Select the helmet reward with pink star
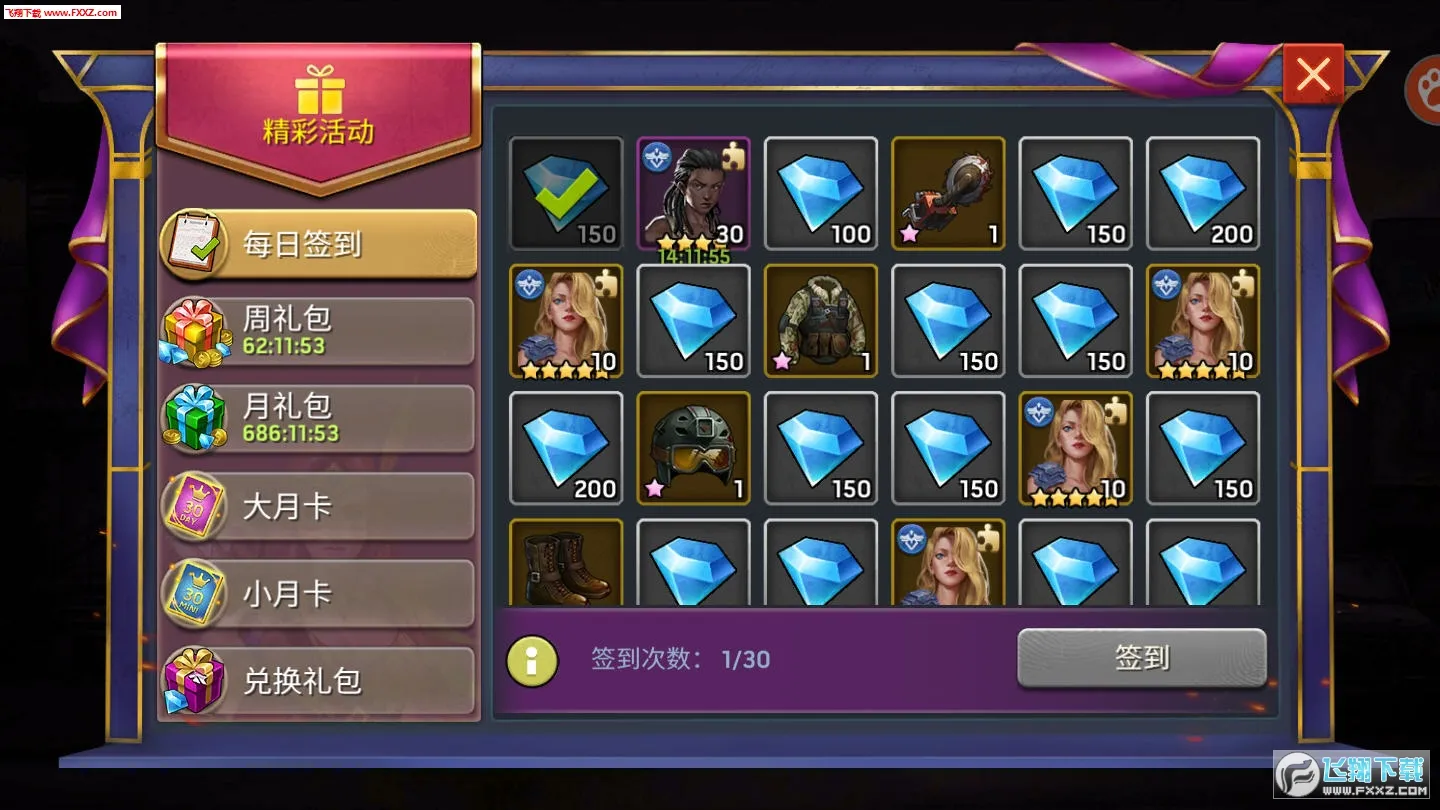The image size is (1440, 810). 693,448
